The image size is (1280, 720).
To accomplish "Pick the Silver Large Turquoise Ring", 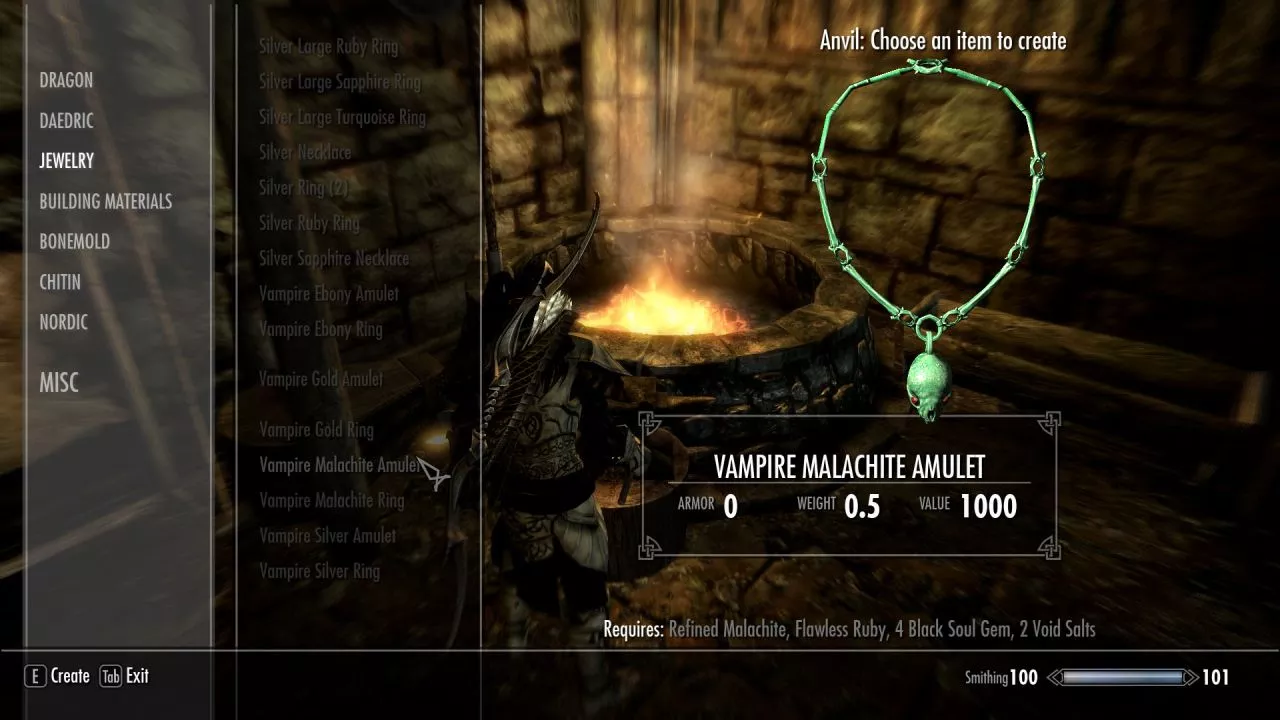I will (342, 117).
